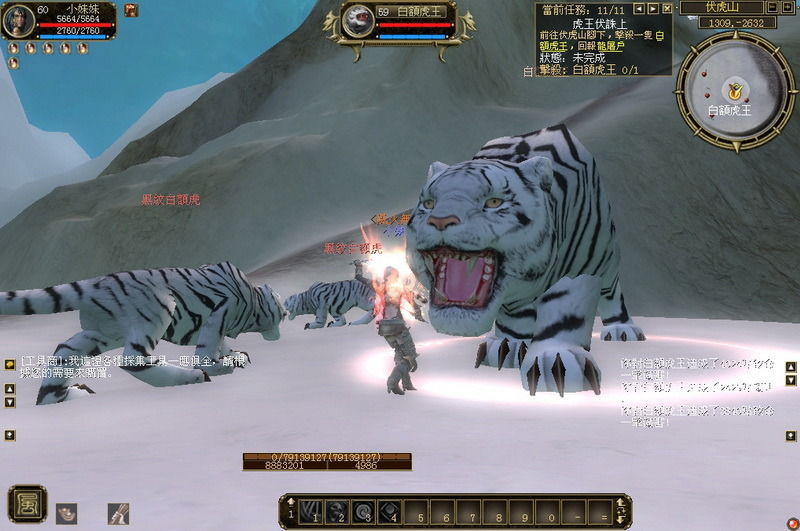Use the spiral skill in hotbar slot 3
800x531 pixels.
click(362, 508)
